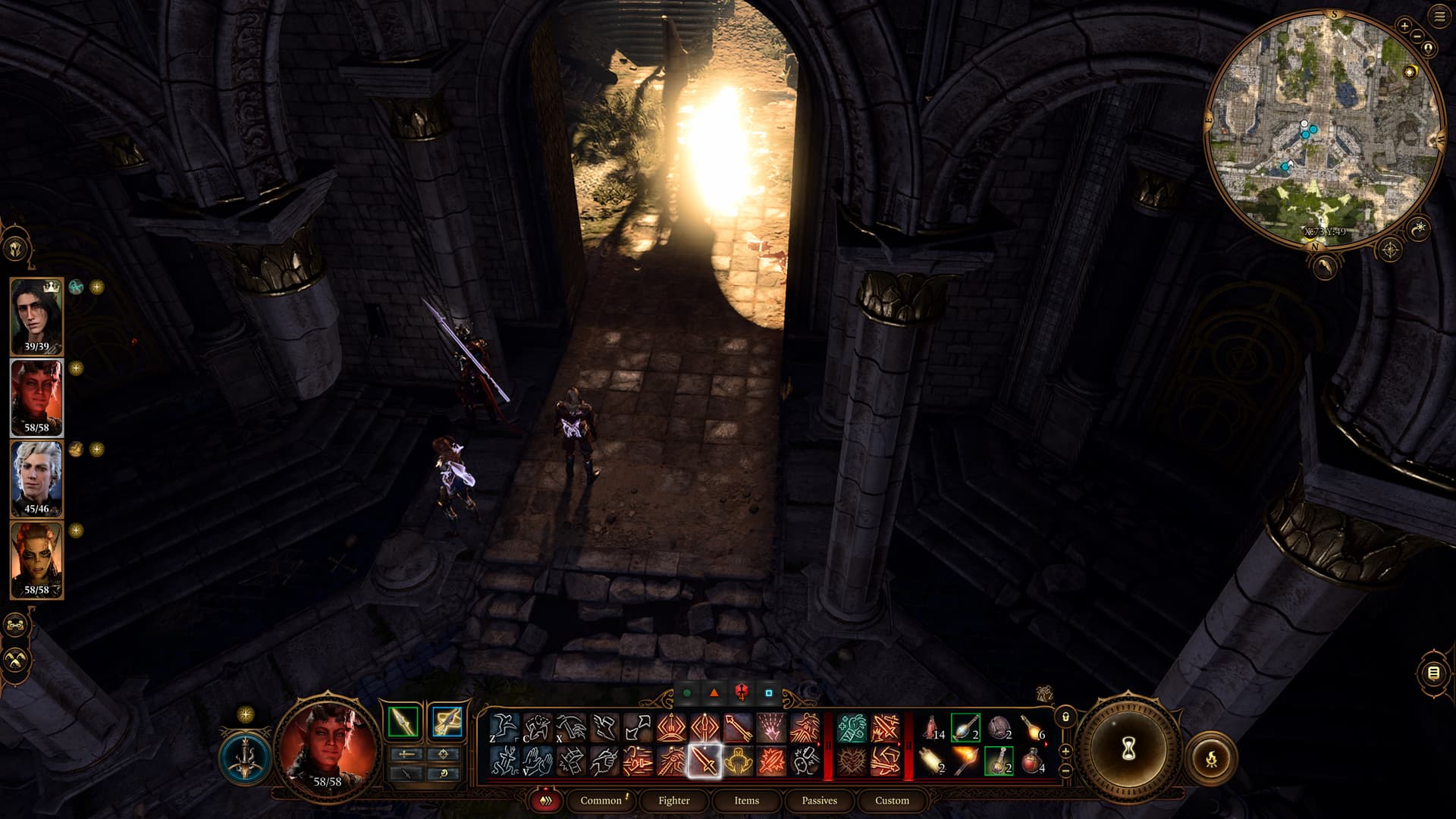Zoom in on the minimap
Viewport: 1456px width, 819px height.
click(x=1404, y=26)
